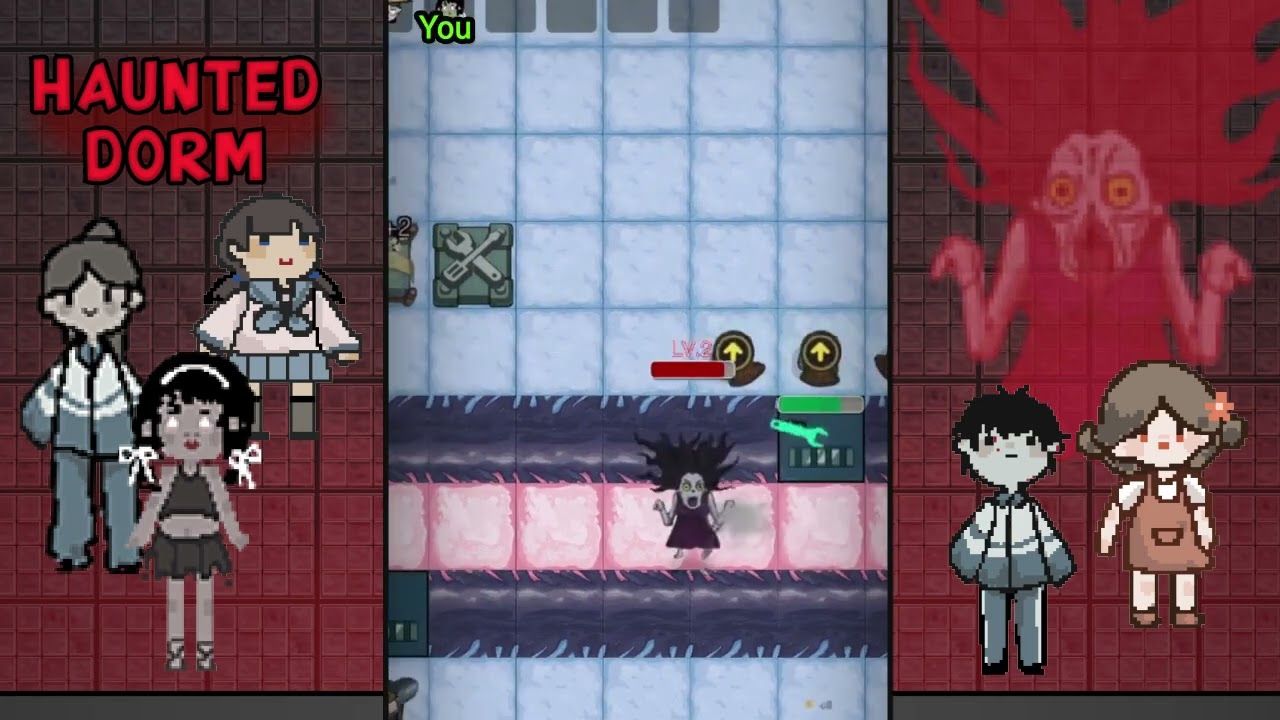Select the green wrench repair icon

click(801, 432)
